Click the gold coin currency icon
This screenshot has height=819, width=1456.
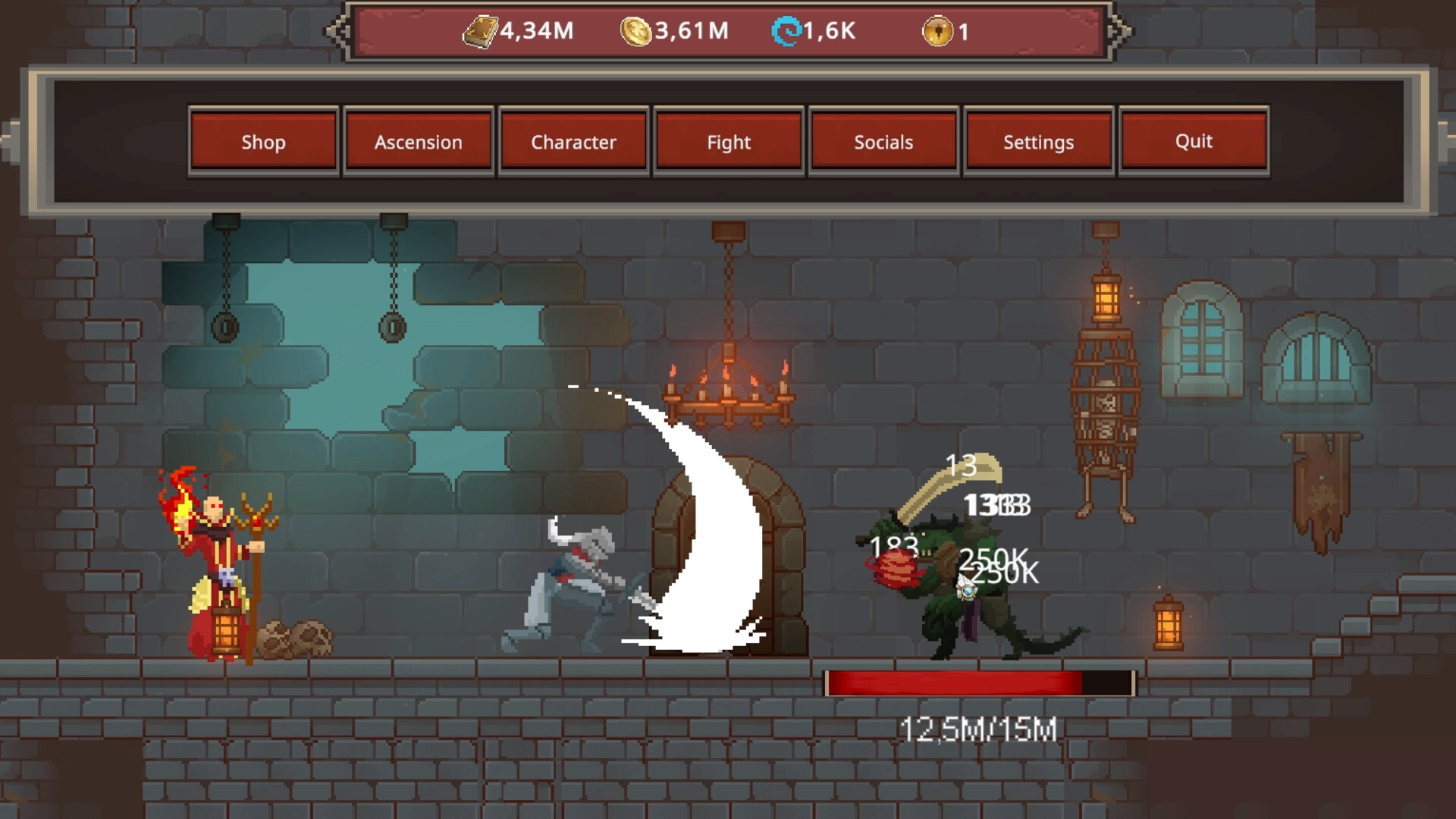click(x=637, y=30)
